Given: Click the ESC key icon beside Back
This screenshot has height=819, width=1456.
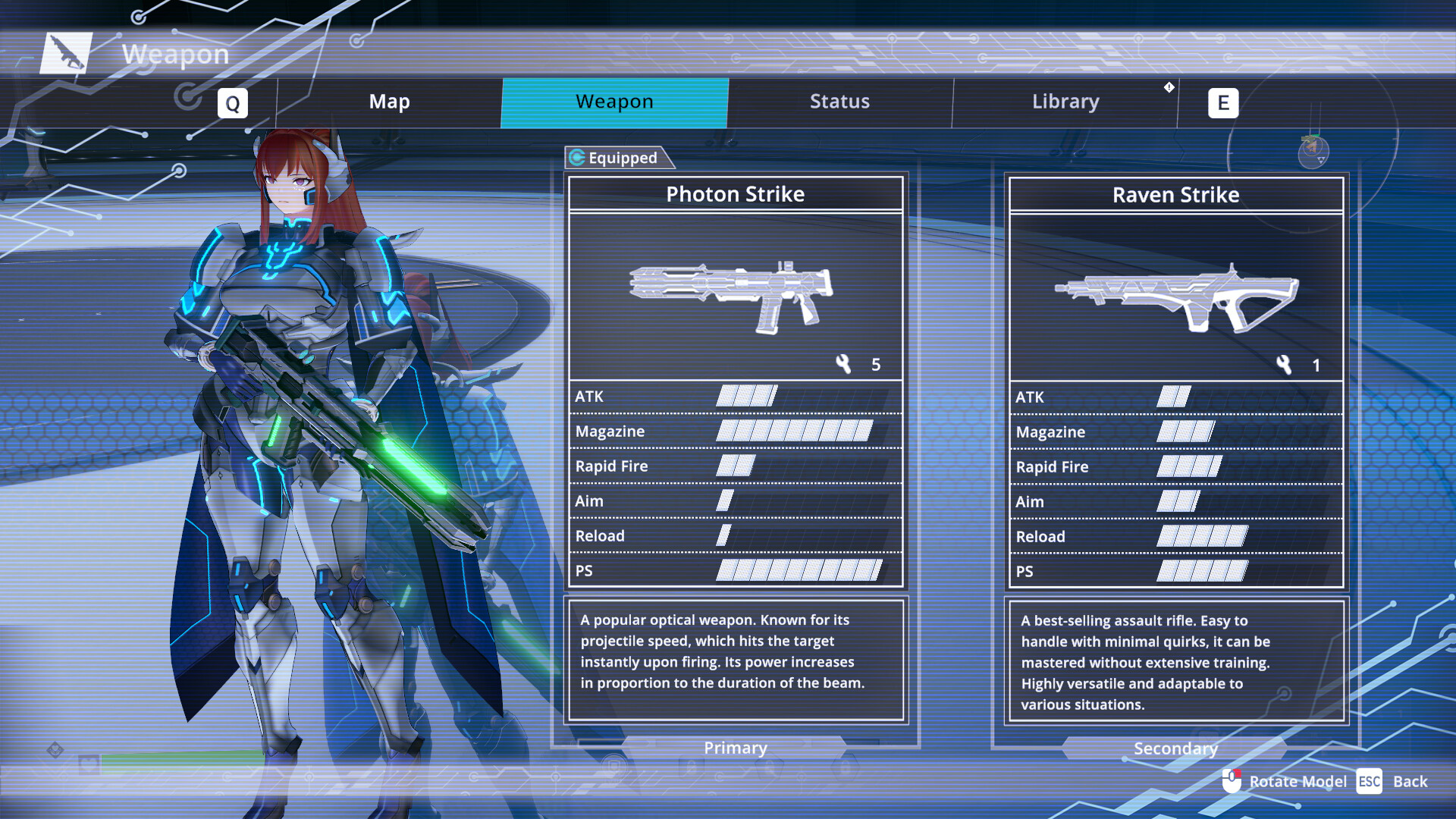Looking at the screenshot, I should [x=1370, y=780].
